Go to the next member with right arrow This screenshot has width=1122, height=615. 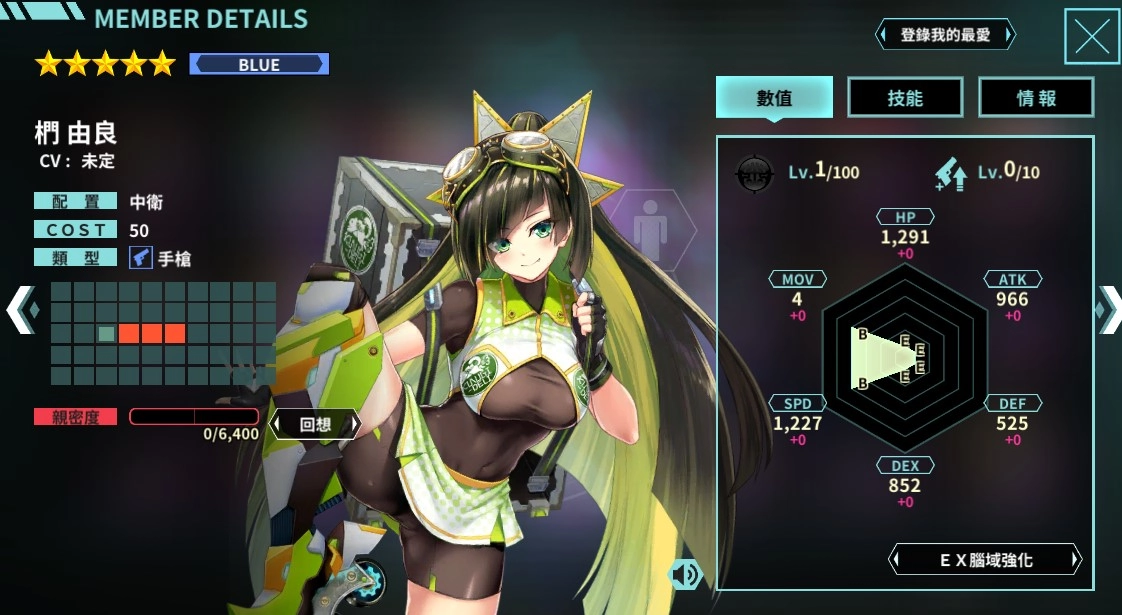tap(1108, 309)
